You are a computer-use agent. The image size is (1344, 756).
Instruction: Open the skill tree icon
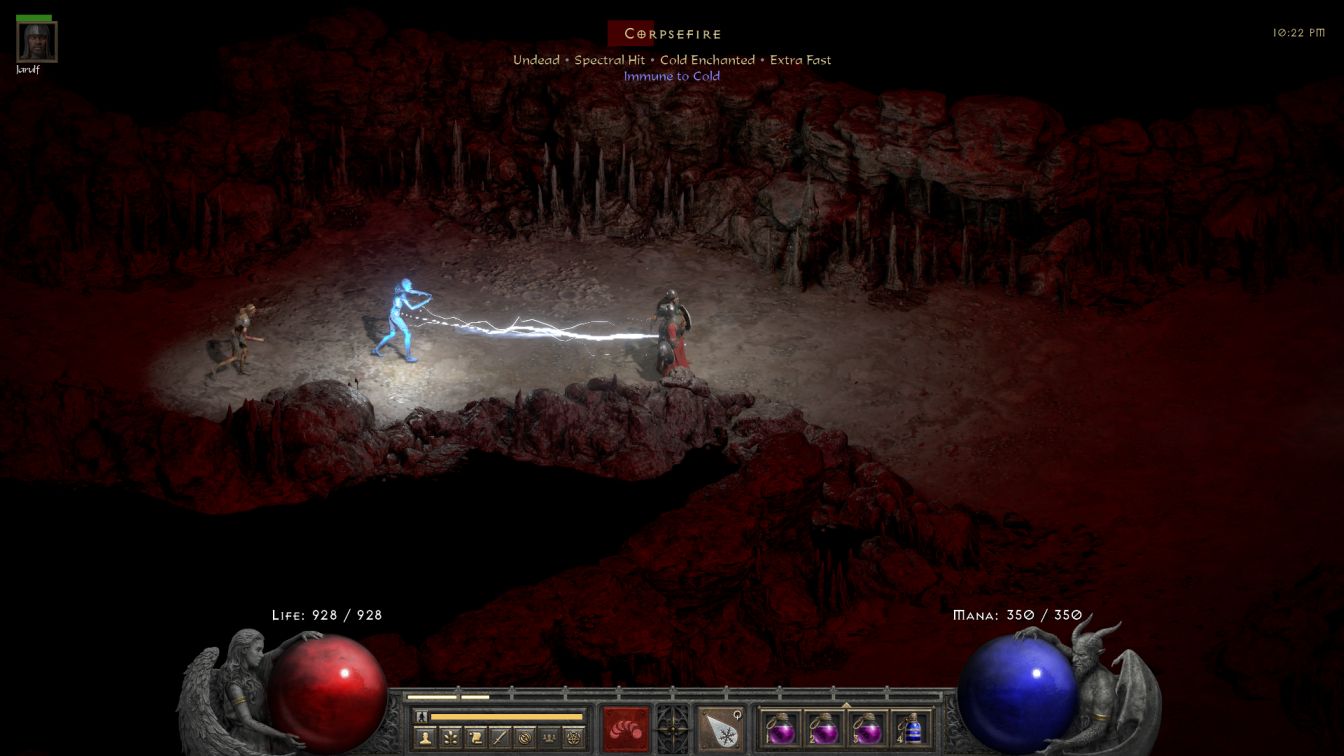pos(451,738)
